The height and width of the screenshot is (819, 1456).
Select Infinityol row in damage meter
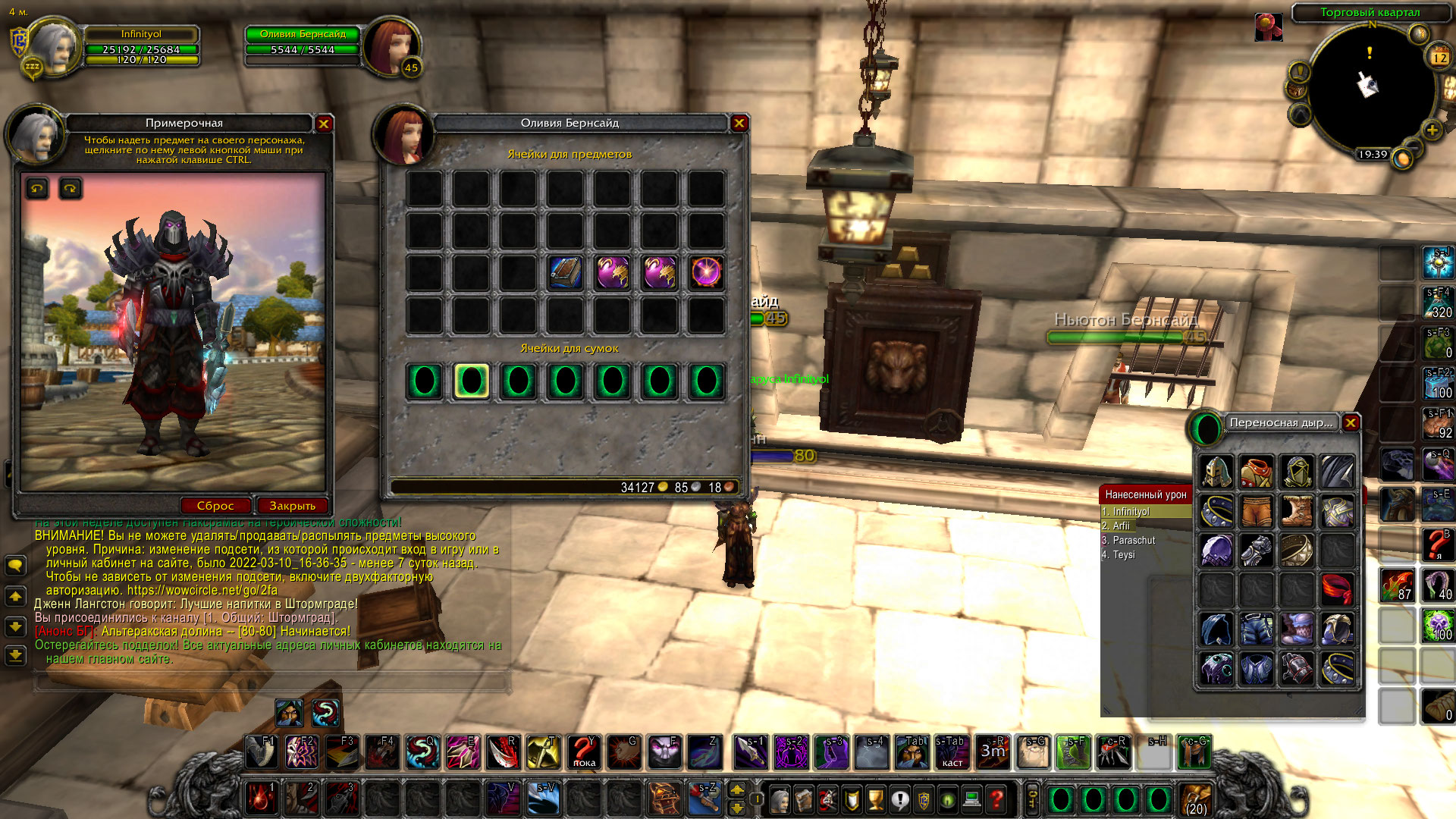[x=1145, y=512]
